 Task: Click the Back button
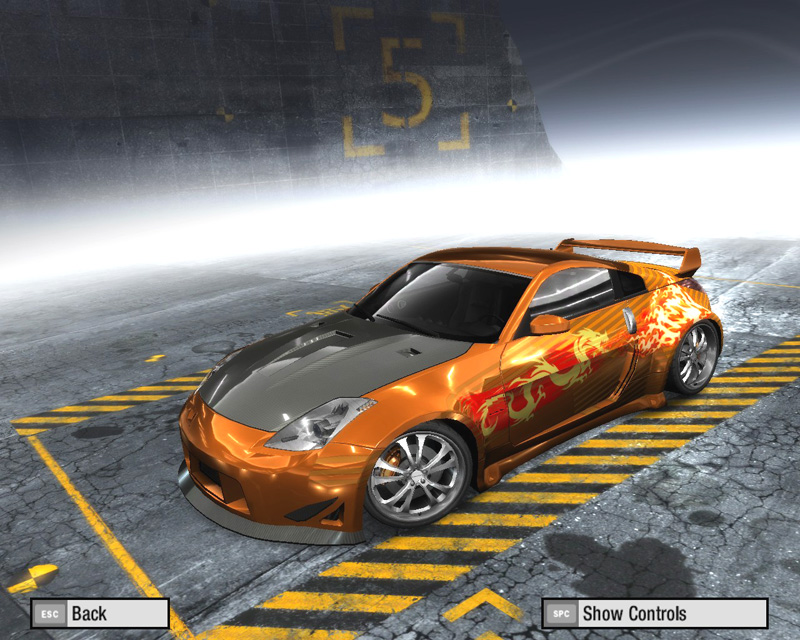(x=99, y=613)
